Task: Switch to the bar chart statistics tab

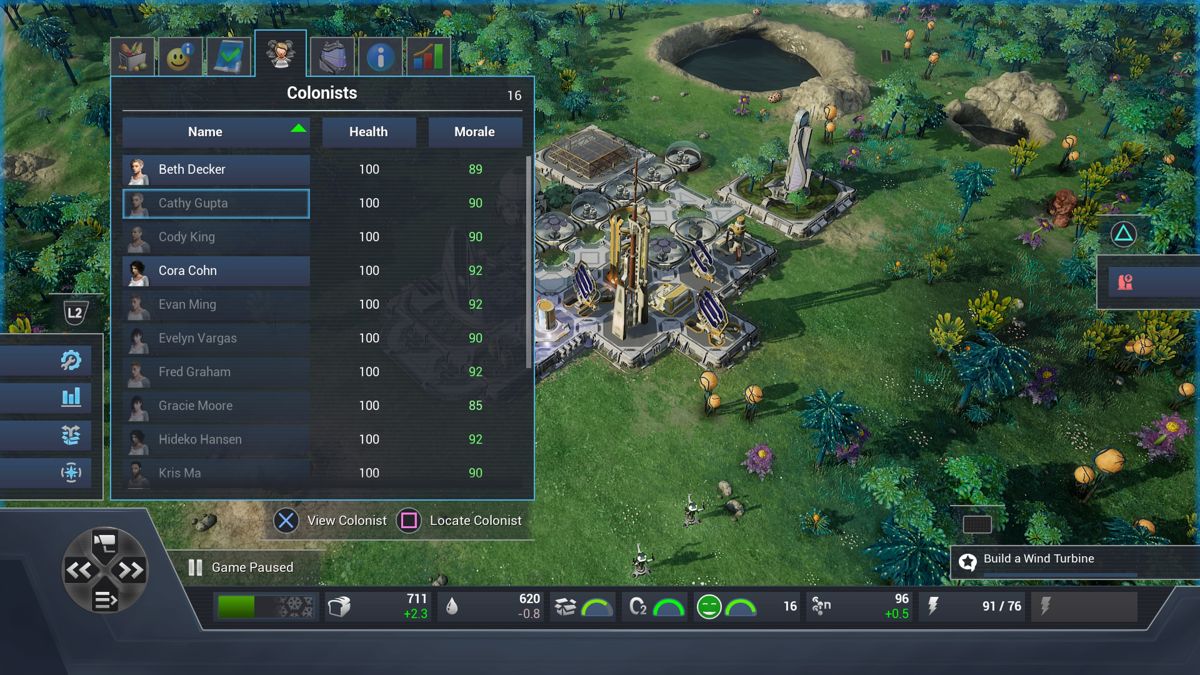Action: [x=428, y=57]
